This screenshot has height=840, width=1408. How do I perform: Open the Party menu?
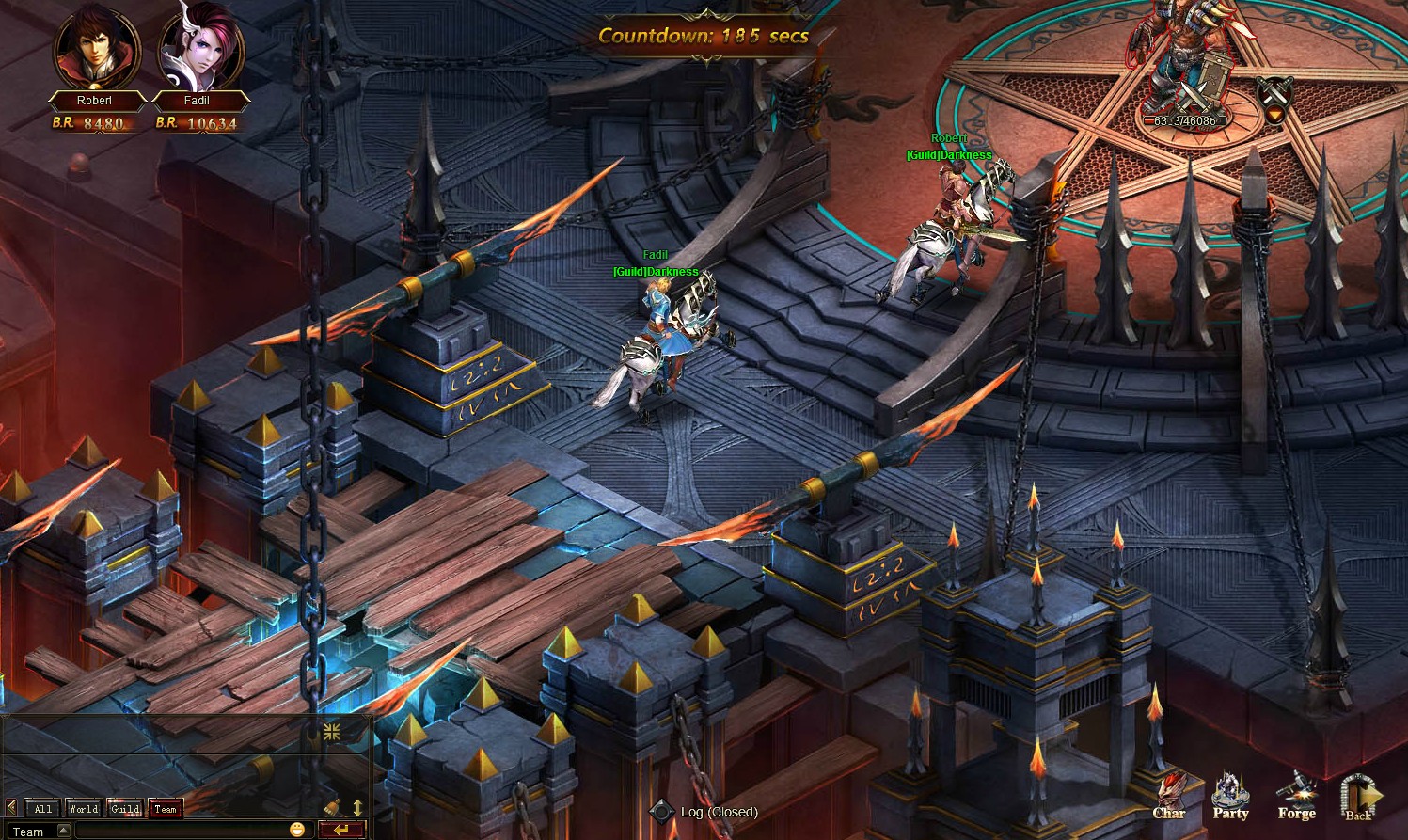tap(1230, 796)
